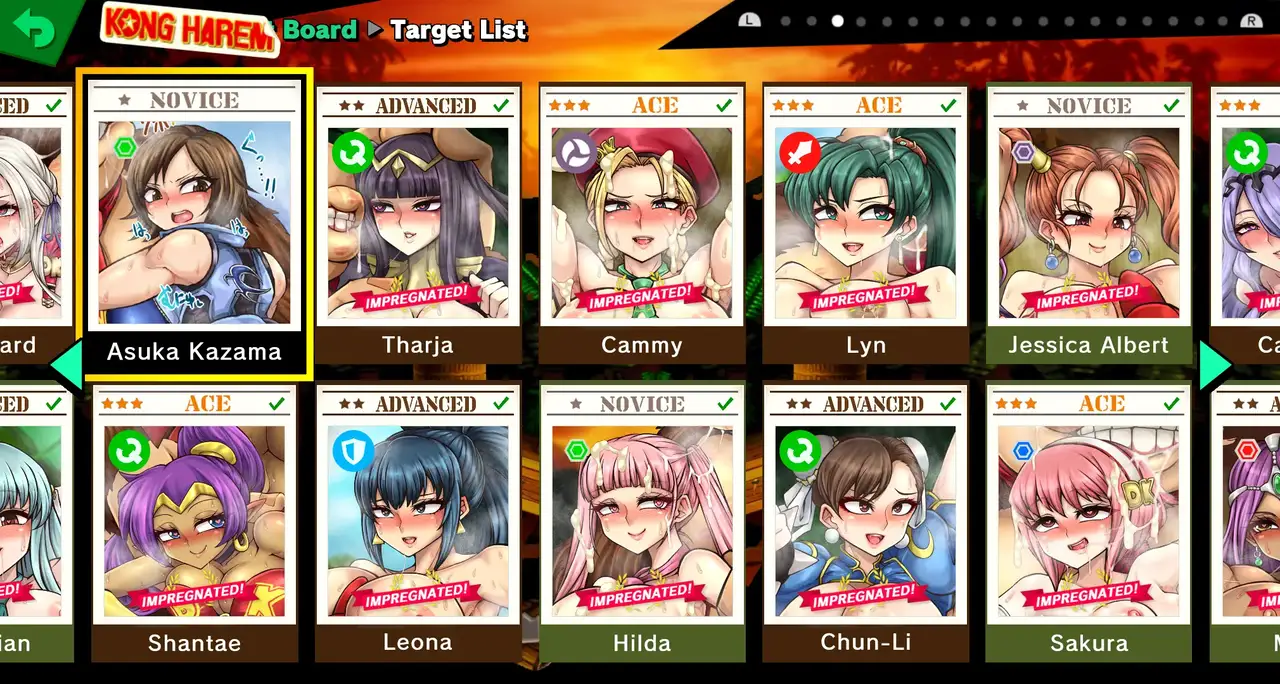Screen dimensions: 1280x684
Task: Open the Cammy card
Action: pos(642,225)
